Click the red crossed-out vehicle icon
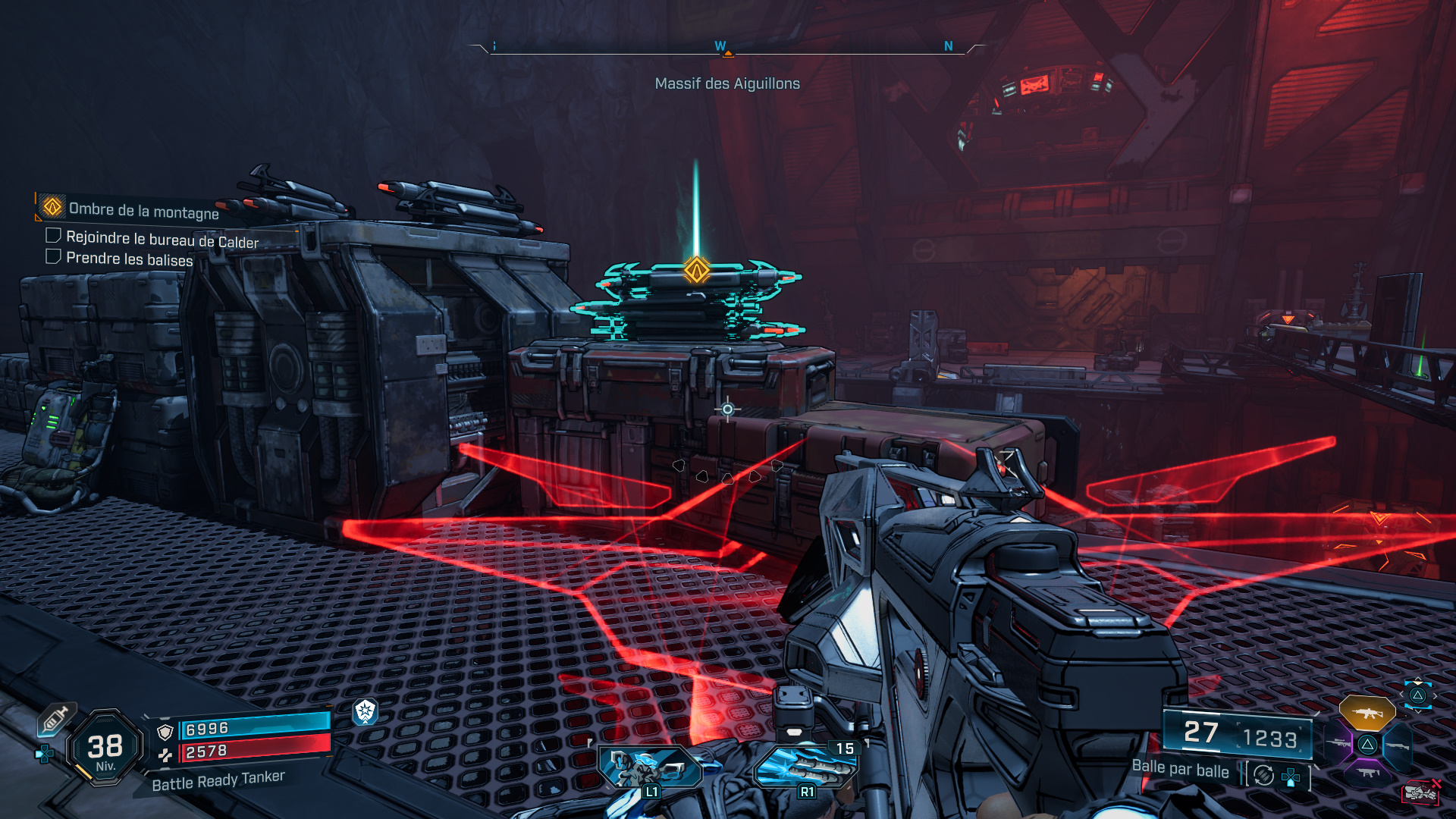This screenshot has height=819, width=1456. click(x=1420, y=792)
